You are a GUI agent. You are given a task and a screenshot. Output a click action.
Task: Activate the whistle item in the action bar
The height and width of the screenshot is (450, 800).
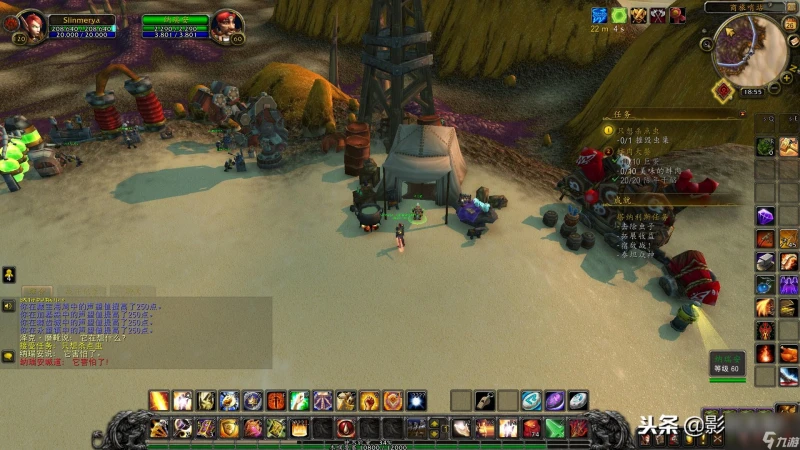(484, 401)
